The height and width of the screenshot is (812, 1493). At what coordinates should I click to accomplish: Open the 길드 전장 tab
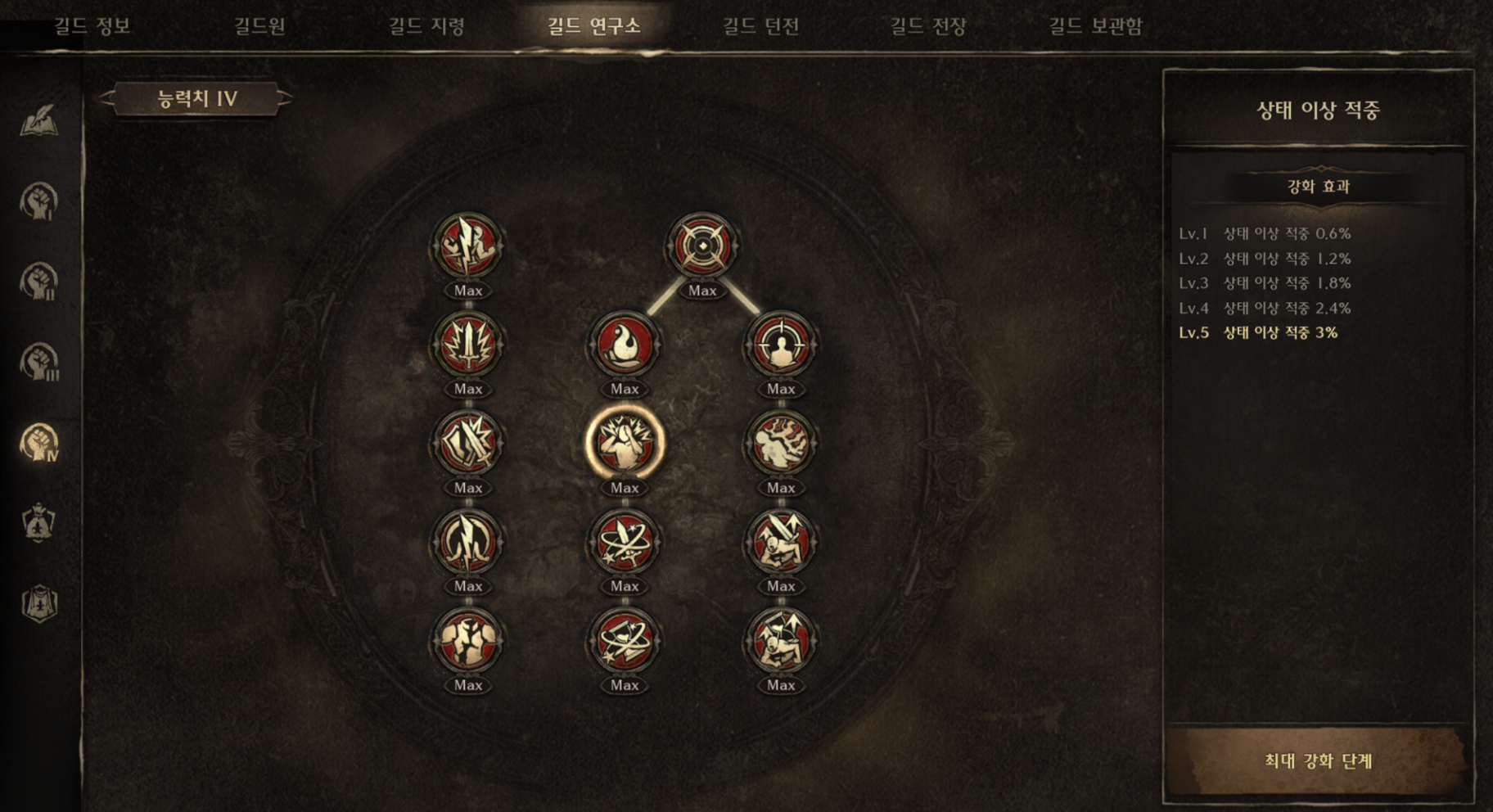coord(928,26)
